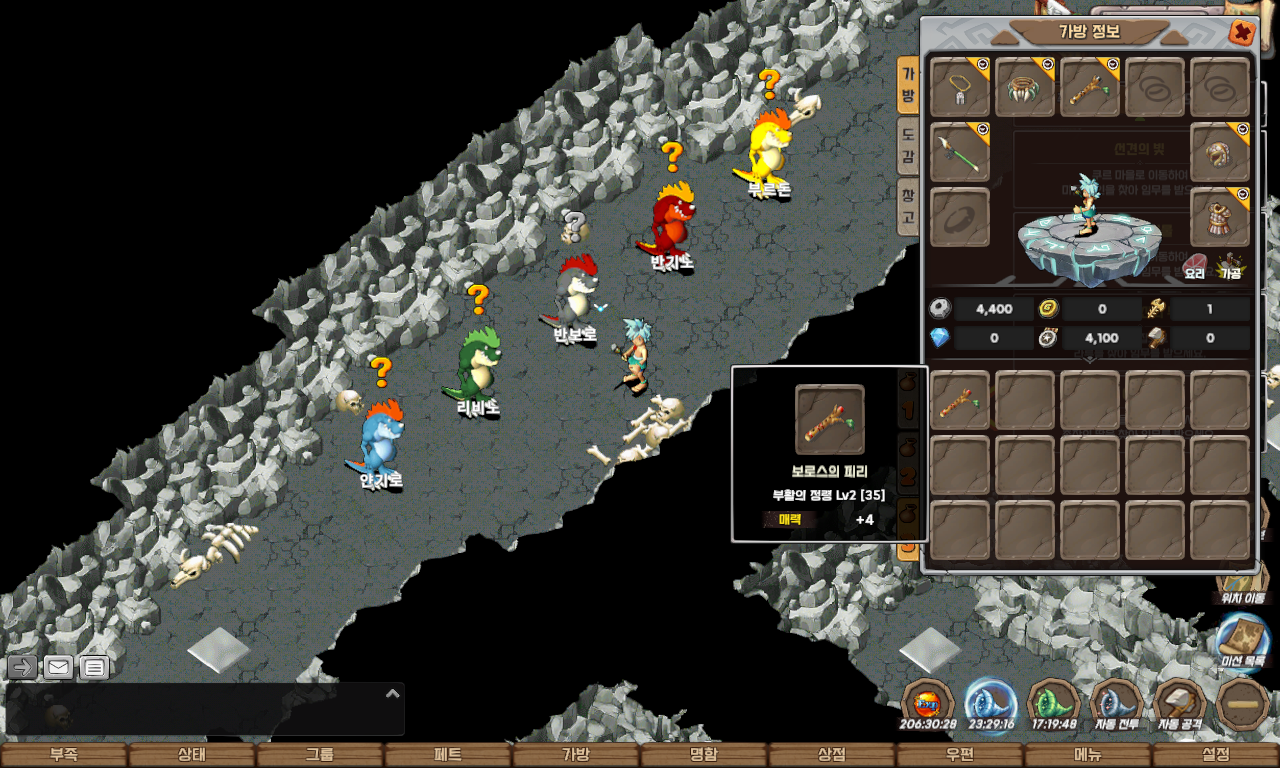Toggle 자동 전투 auto battle
The width and height of the screenshot is (1280, 768).
[1117, 706]
